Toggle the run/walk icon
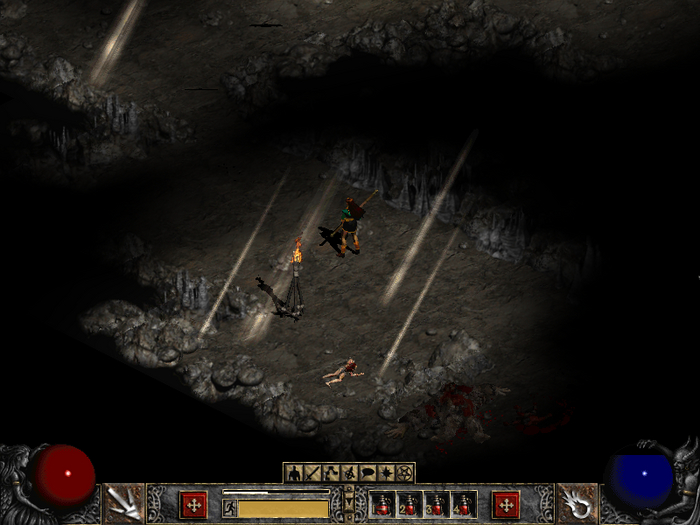This screenshot has height=525, width=700. coord(229,508)
